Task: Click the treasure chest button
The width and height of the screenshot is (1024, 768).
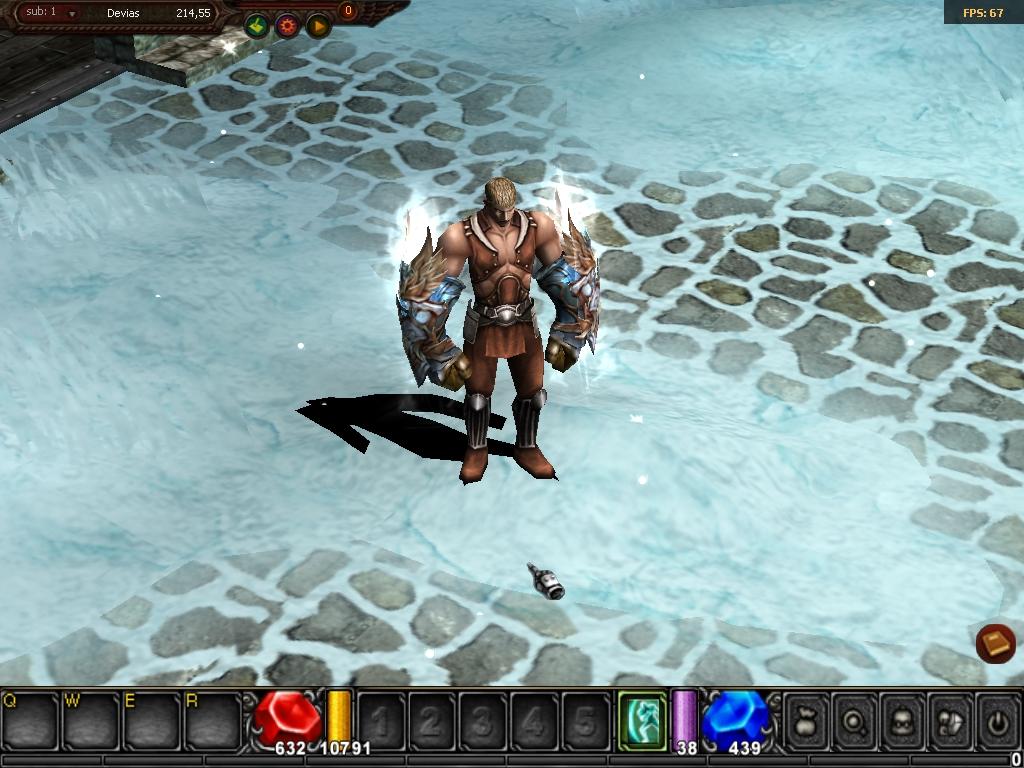Action: click(950, 720)
